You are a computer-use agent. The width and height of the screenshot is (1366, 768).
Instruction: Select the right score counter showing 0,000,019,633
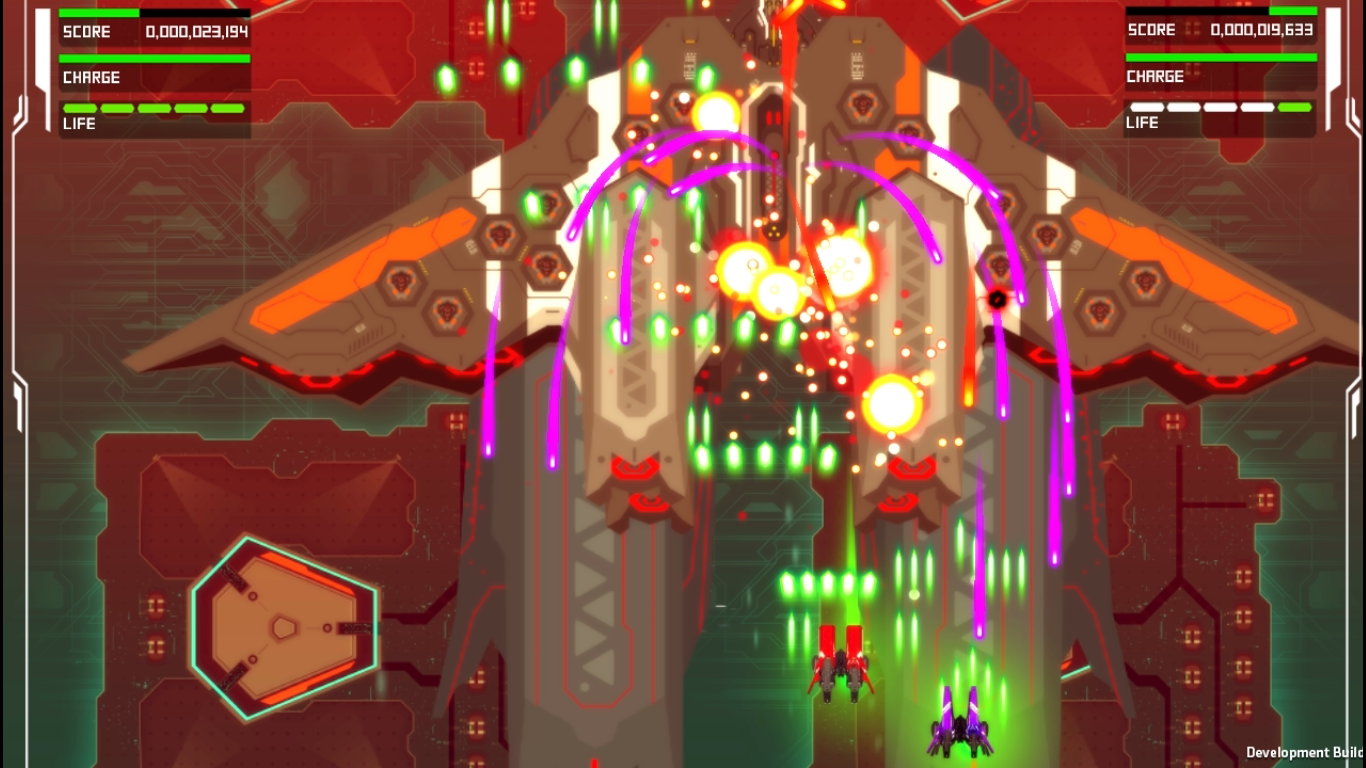pyautogui.click(x=1262, y=29)
